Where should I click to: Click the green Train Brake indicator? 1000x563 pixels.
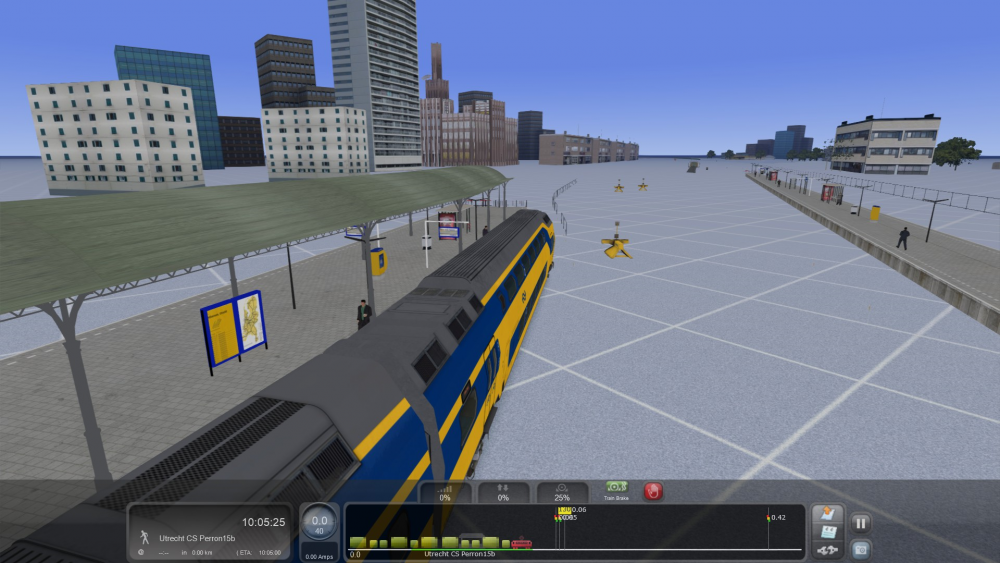[616, 490]
